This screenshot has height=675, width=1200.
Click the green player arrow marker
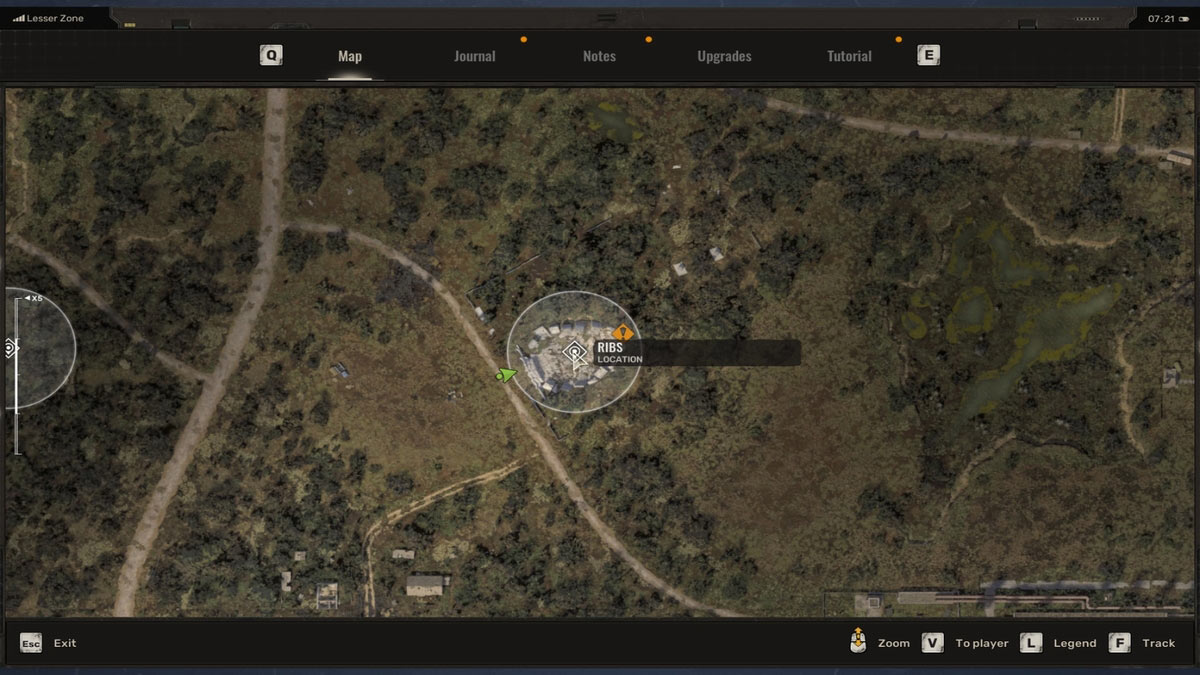tap(508, 375)
